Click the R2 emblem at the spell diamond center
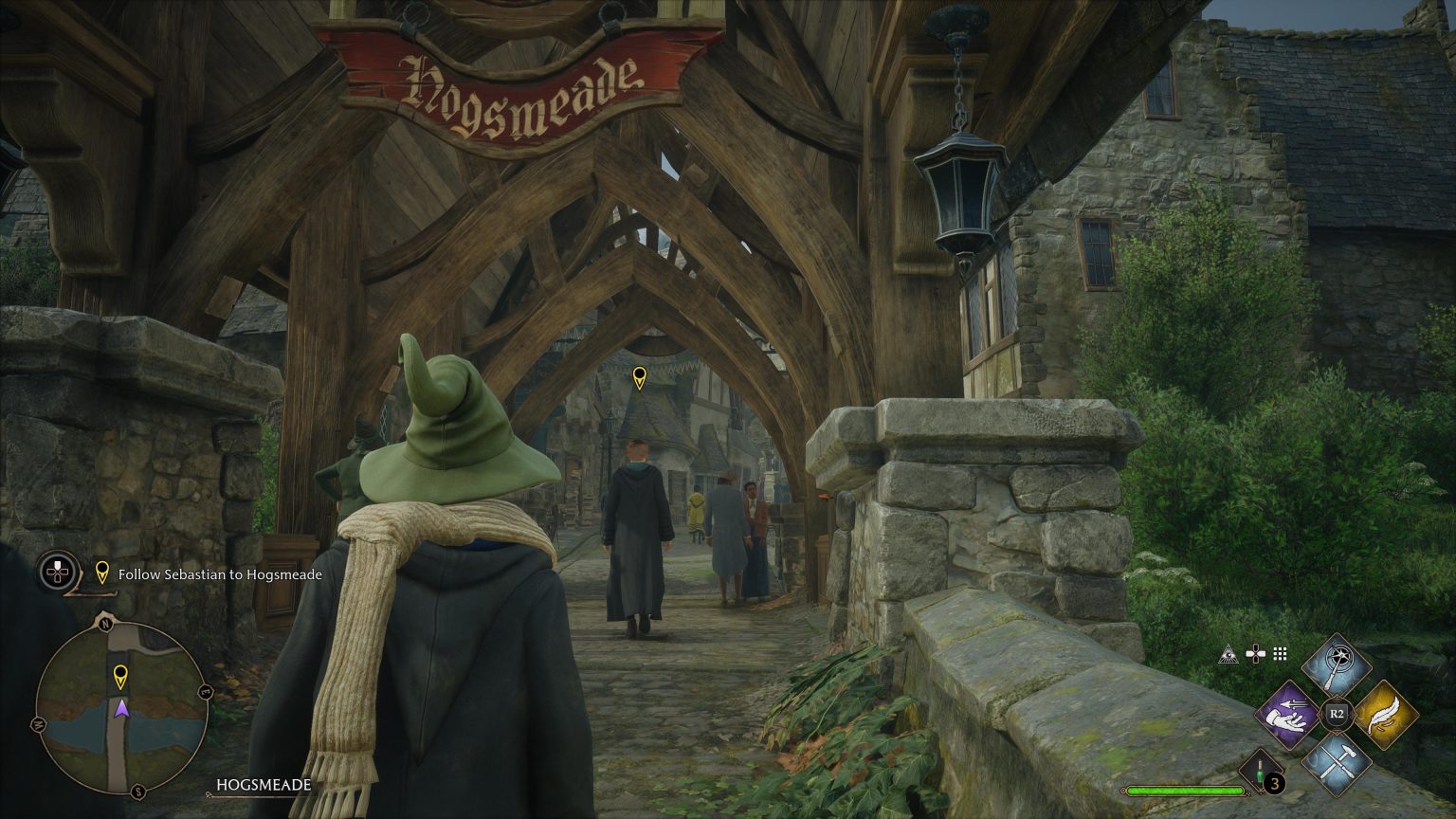Screen dimensions: 1456x819 [1336, 713]
